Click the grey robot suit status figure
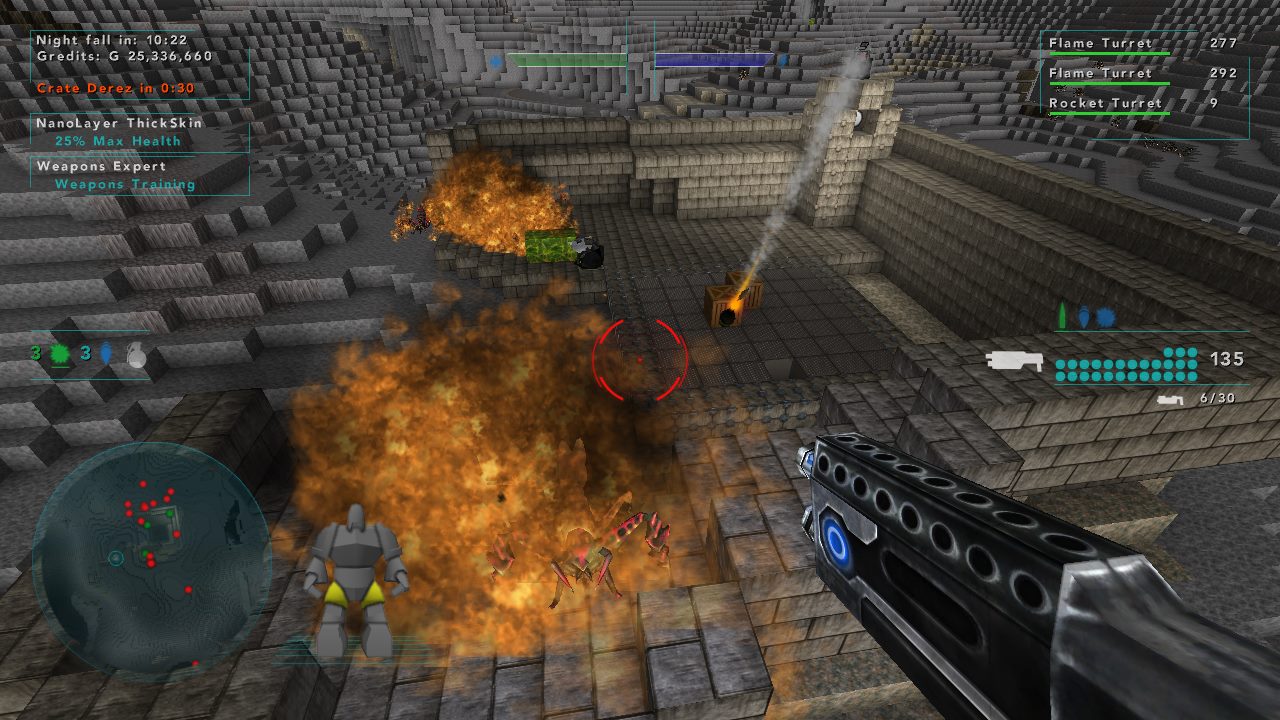Viewport: 1280px width, 720px height. [x=355, y=580]
